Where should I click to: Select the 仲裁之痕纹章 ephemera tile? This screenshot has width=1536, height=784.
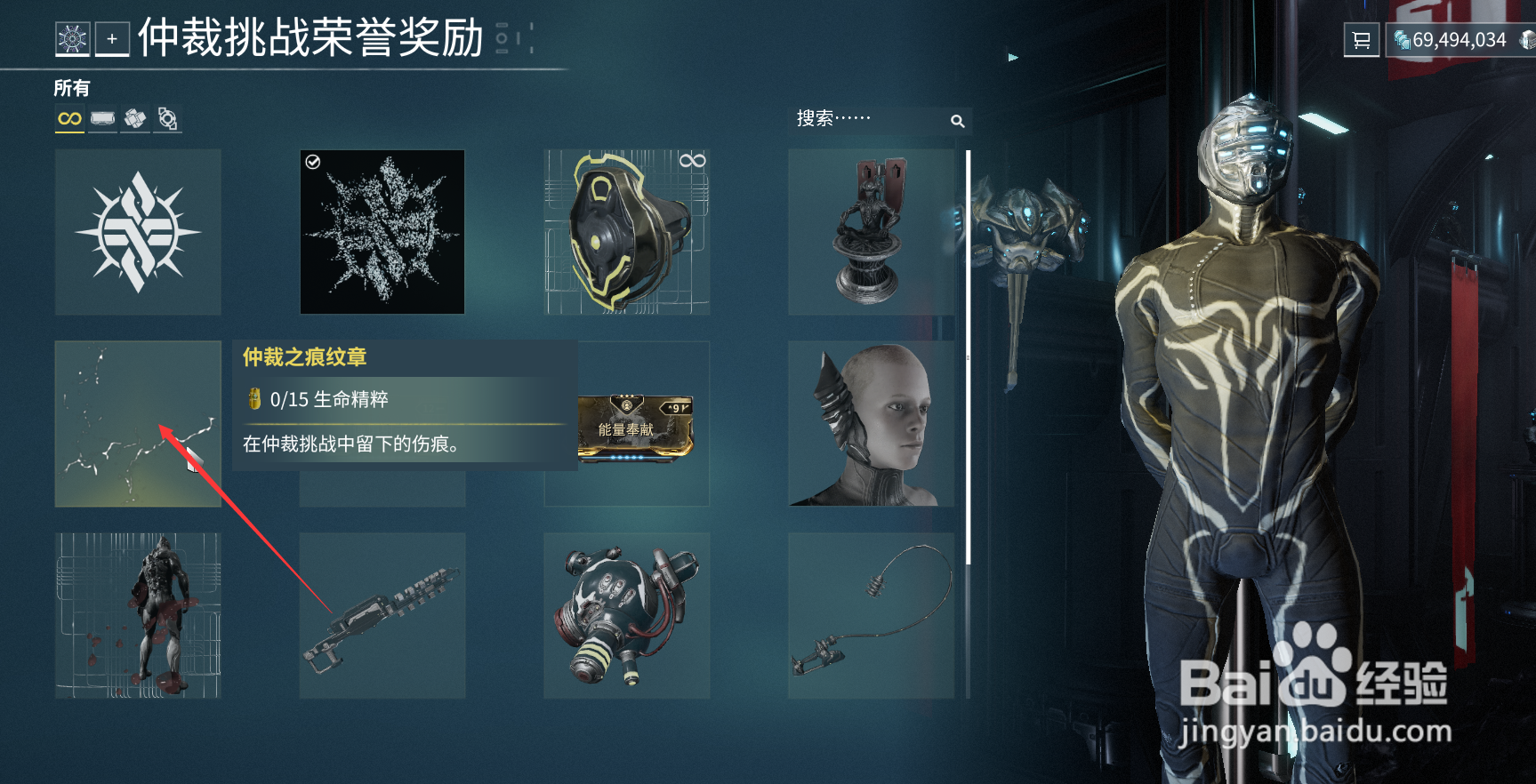137,424
